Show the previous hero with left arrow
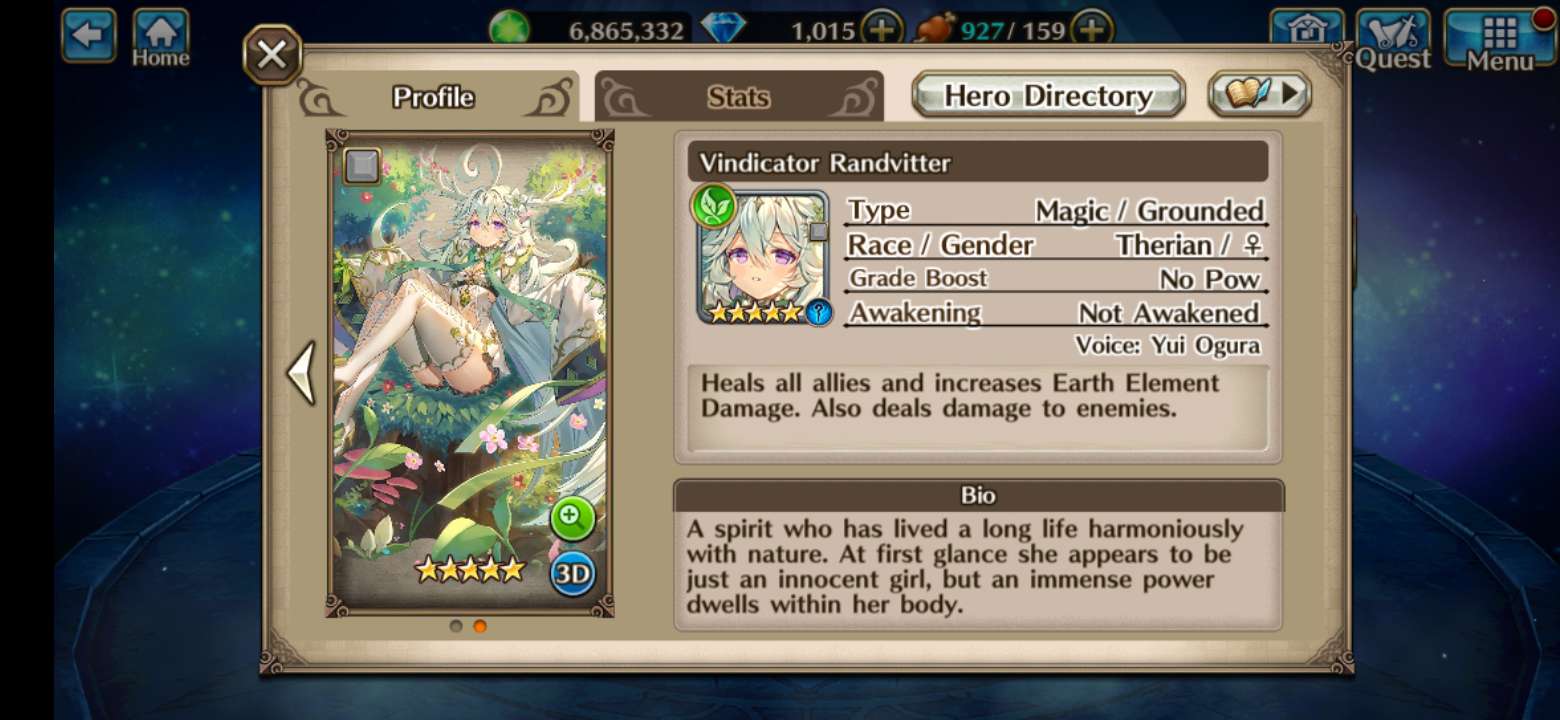 (x=301, y=372)
